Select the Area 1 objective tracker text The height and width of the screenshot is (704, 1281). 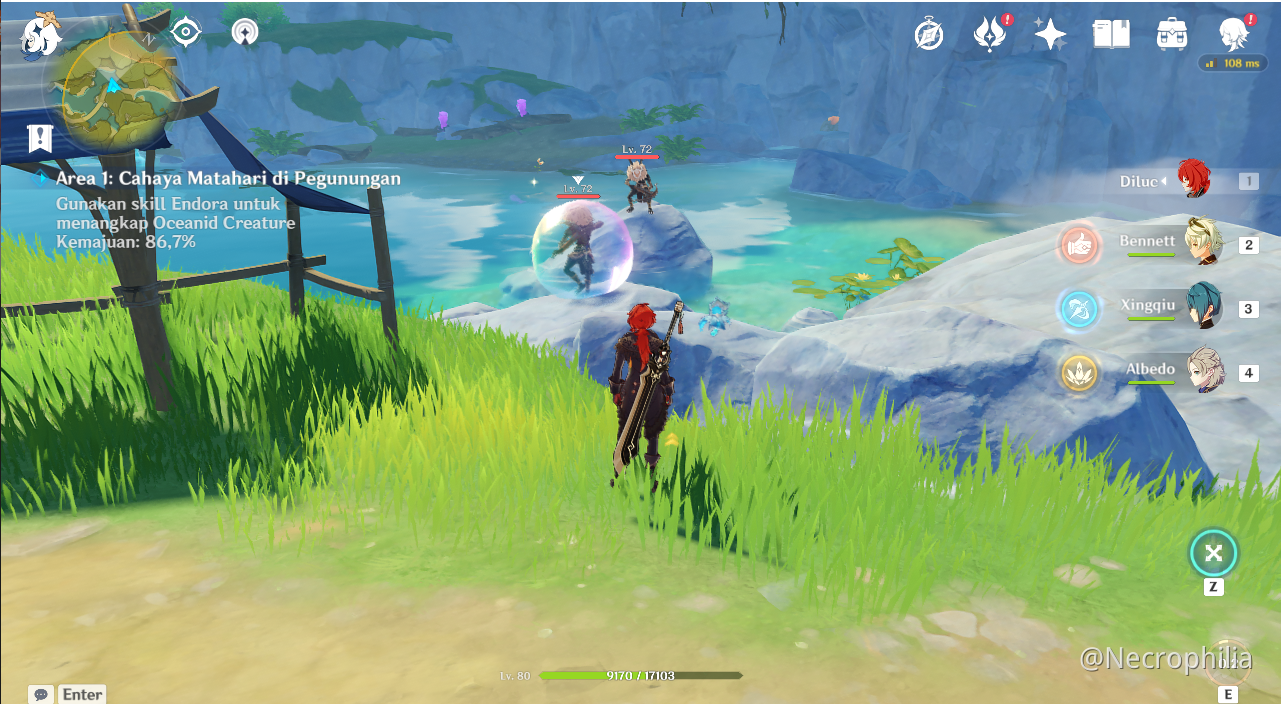(228, 179)
